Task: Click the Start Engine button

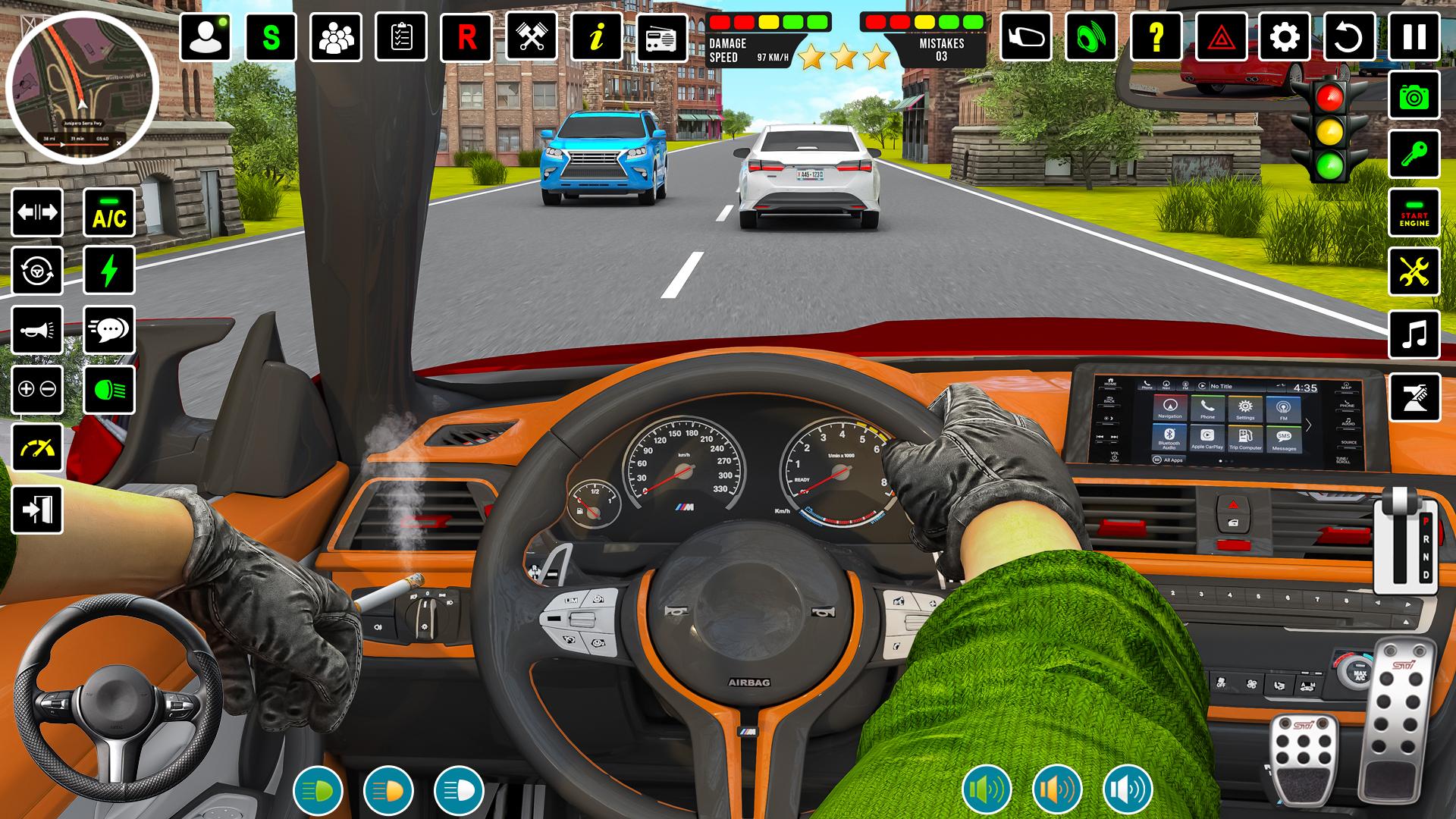Action: pyautogui.click(x=1414, y=213)
